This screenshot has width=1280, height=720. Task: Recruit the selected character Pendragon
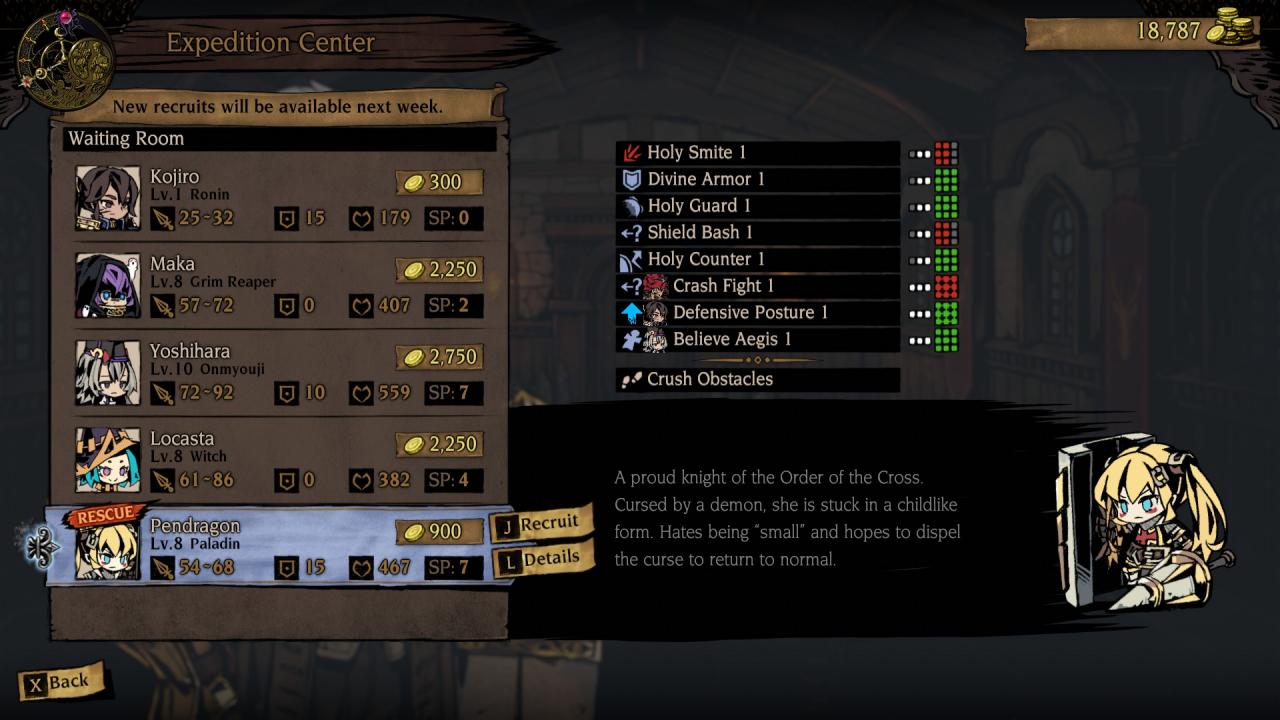point(540,523)
